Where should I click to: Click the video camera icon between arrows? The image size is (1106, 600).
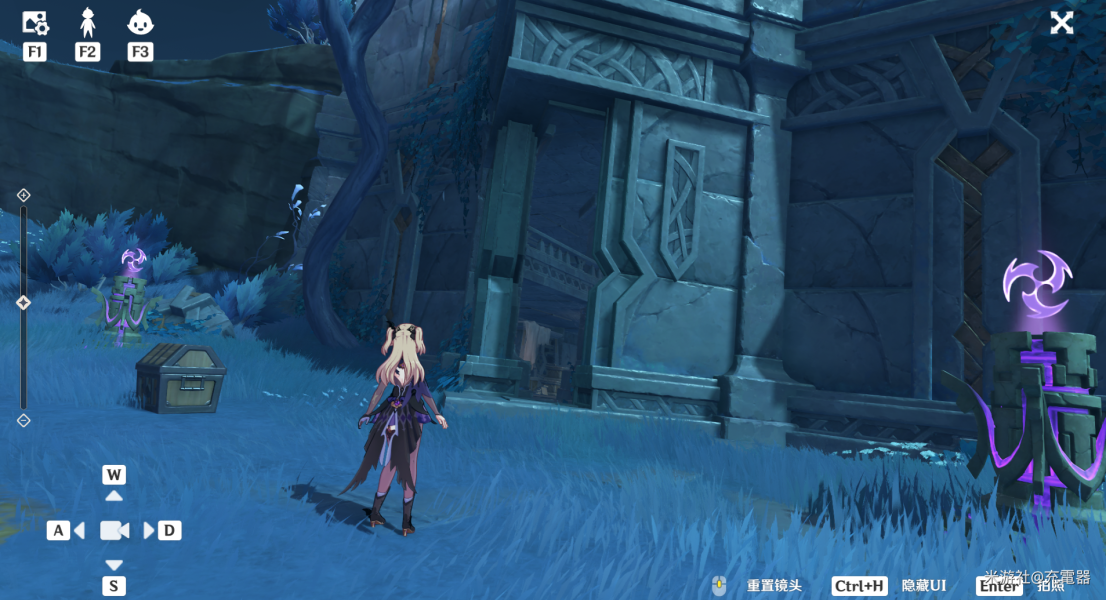pos(114,530)
